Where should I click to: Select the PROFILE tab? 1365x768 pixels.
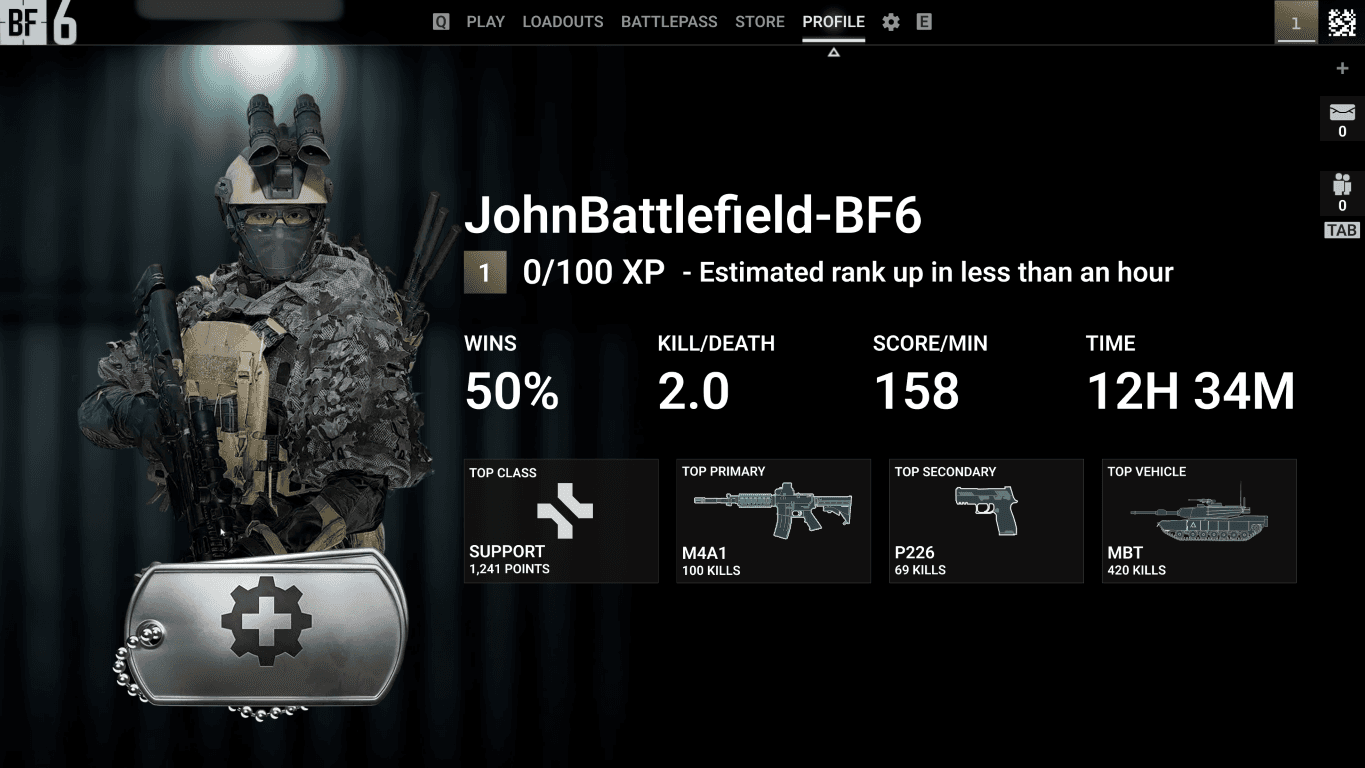[833, 22]
